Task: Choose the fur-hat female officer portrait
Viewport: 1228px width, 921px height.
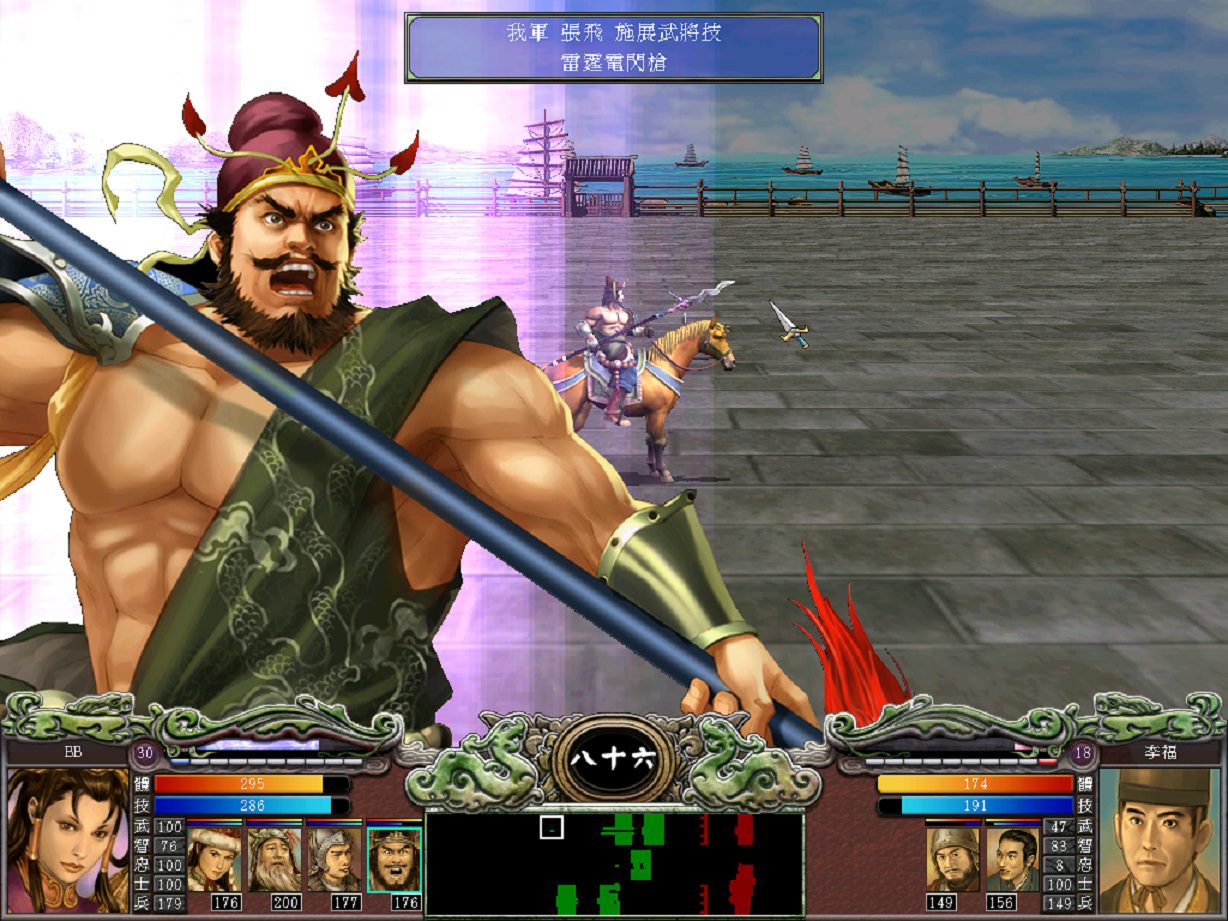Action: coord(214,859)
